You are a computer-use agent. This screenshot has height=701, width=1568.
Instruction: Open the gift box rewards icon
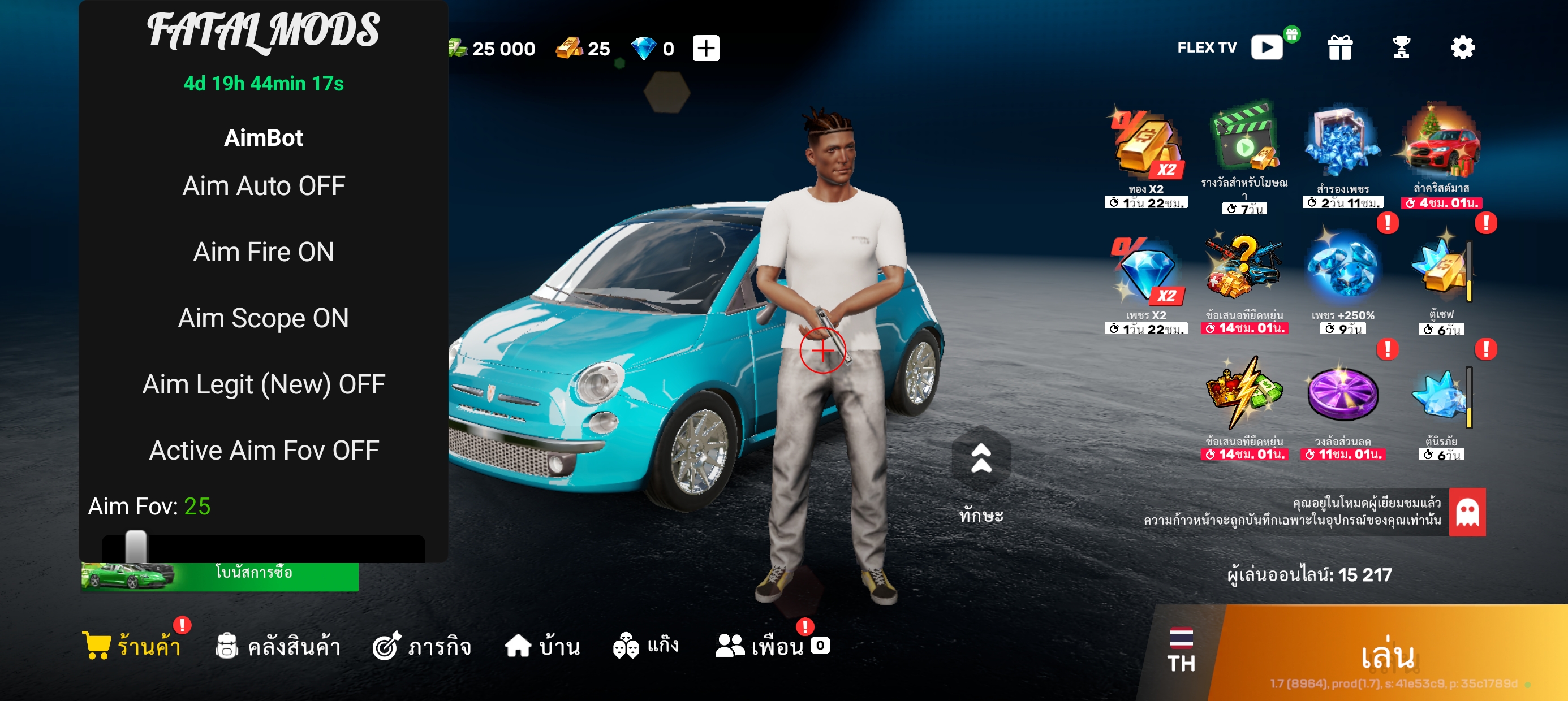click(1339, 47)
